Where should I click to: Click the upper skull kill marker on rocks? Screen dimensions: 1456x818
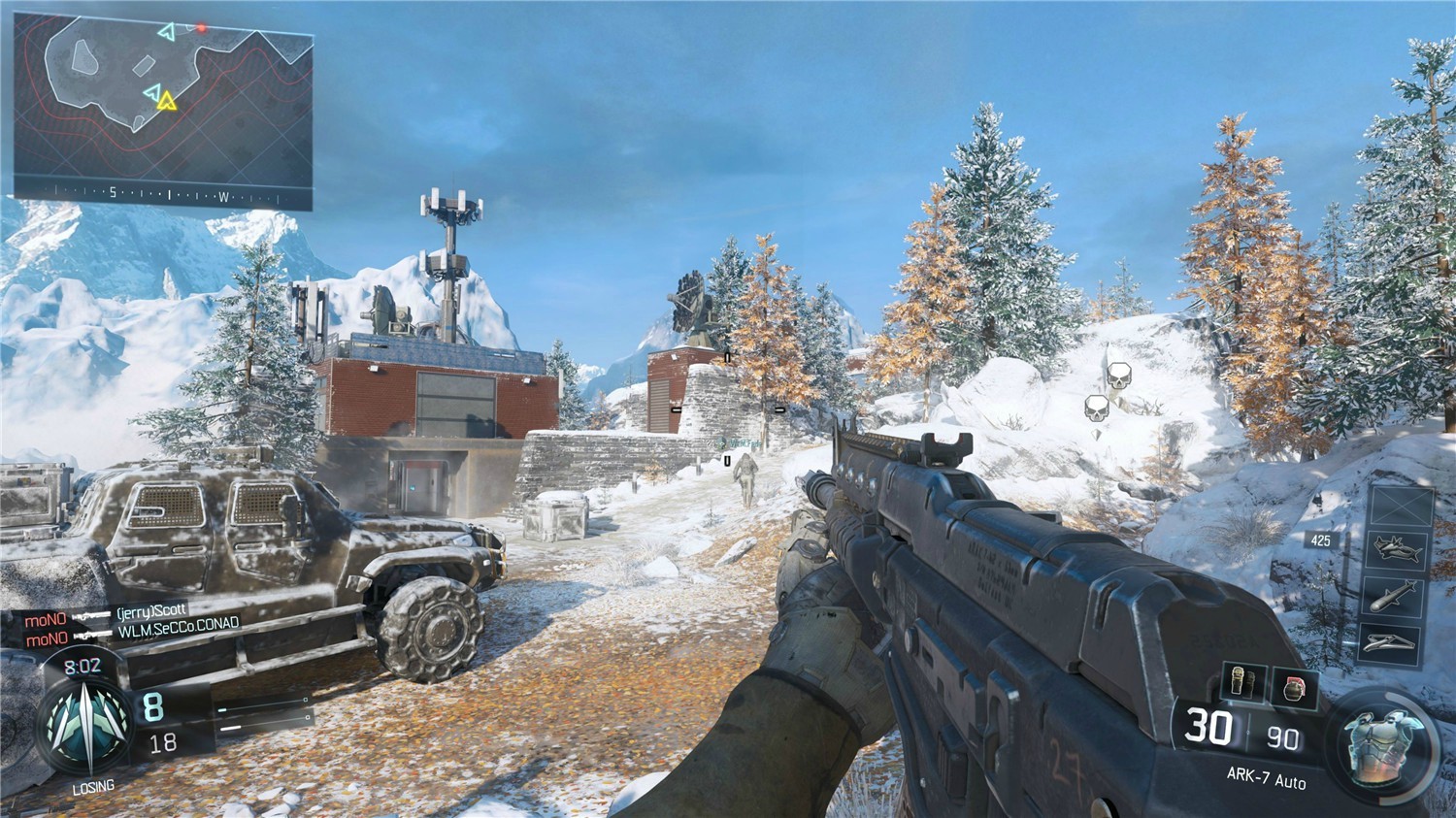pyautogui.click(x=1118, y=376)
